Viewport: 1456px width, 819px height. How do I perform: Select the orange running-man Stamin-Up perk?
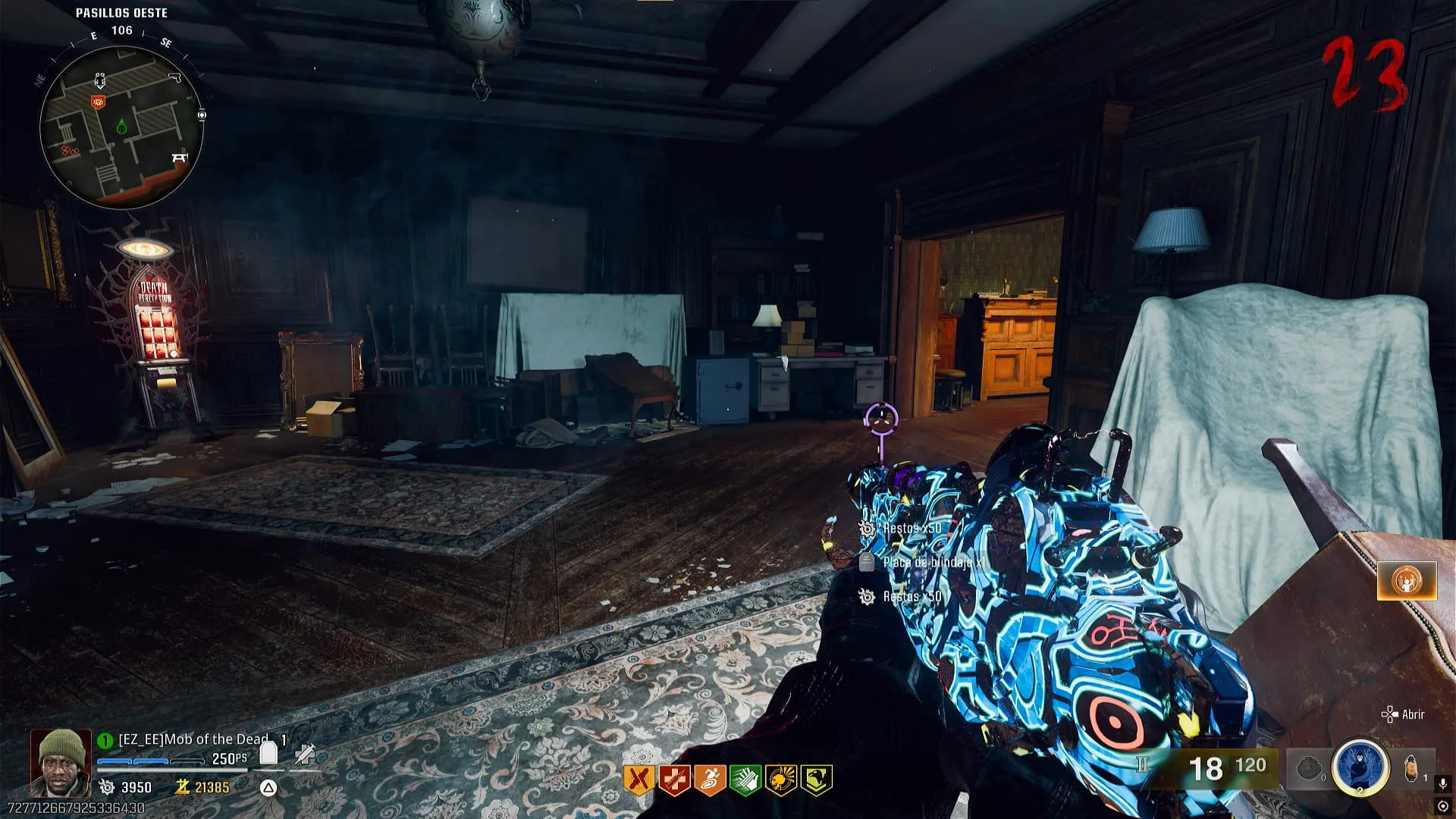pyautogui.click(x=709, y=780)
